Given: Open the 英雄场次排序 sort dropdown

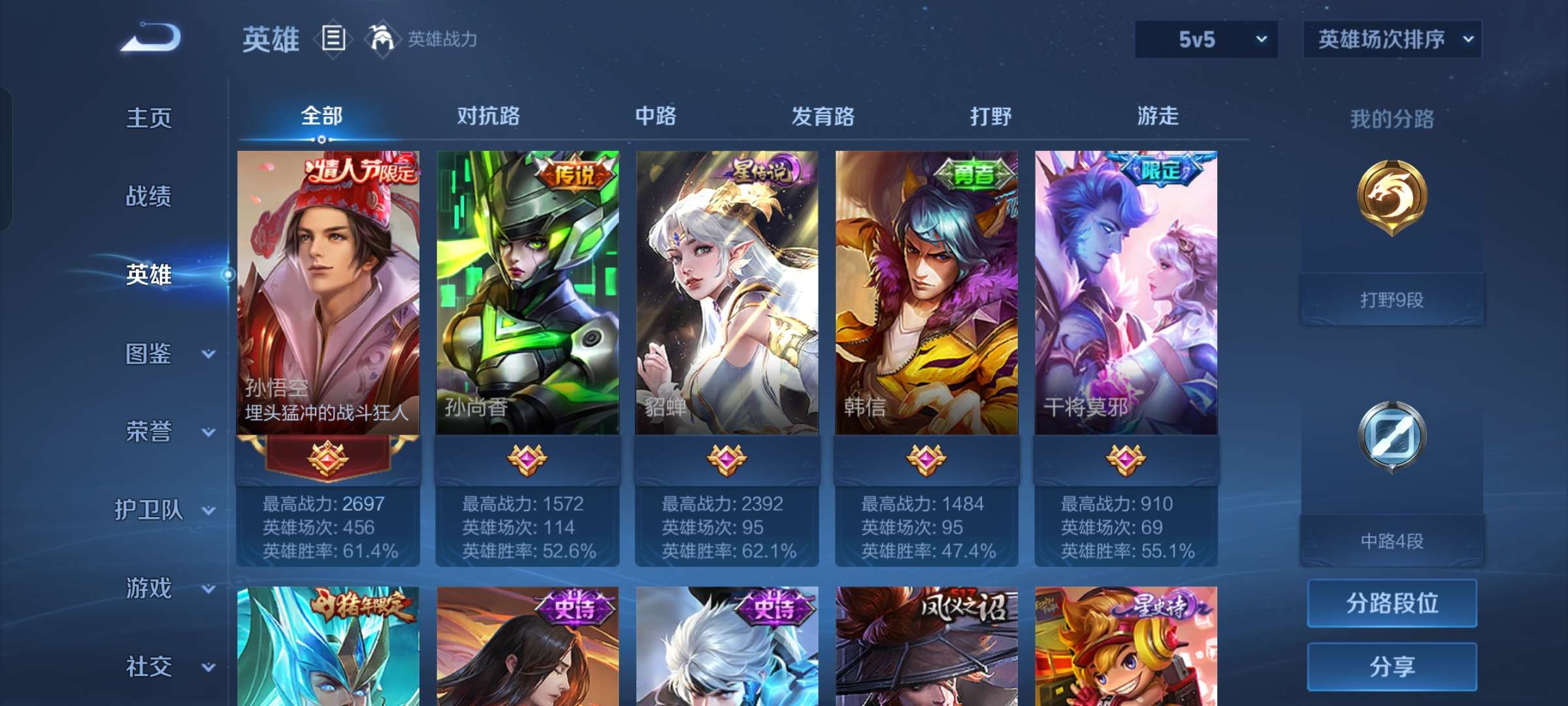Looking at the screenshot, I should [1392, 39].
